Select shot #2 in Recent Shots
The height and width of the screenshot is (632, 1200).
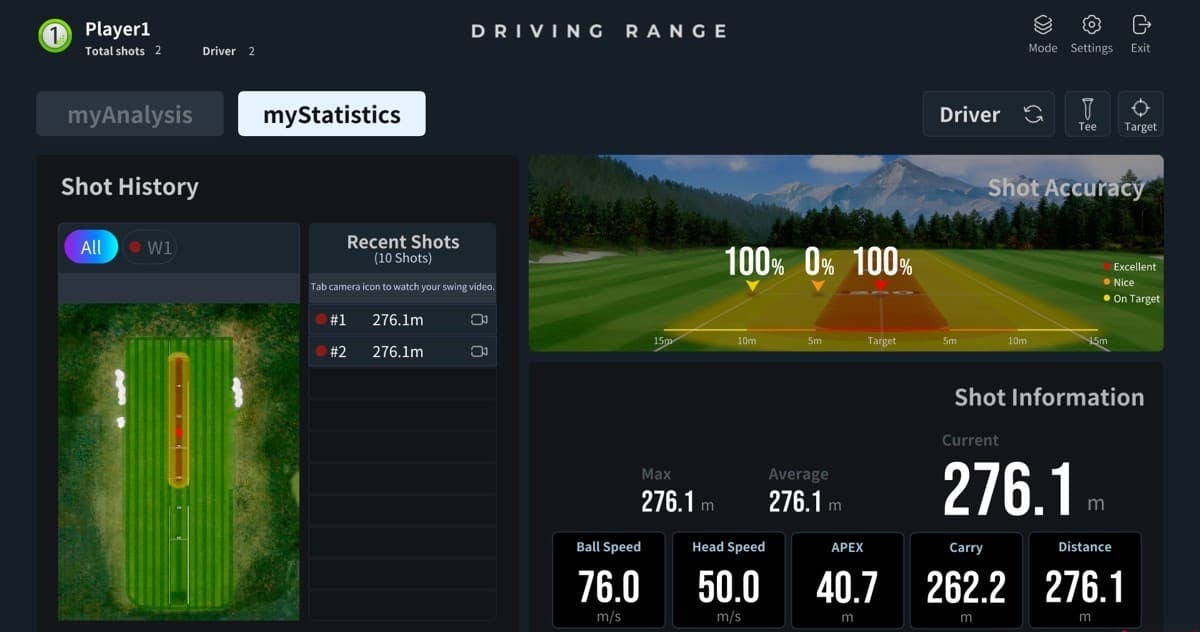pos(386,352)
